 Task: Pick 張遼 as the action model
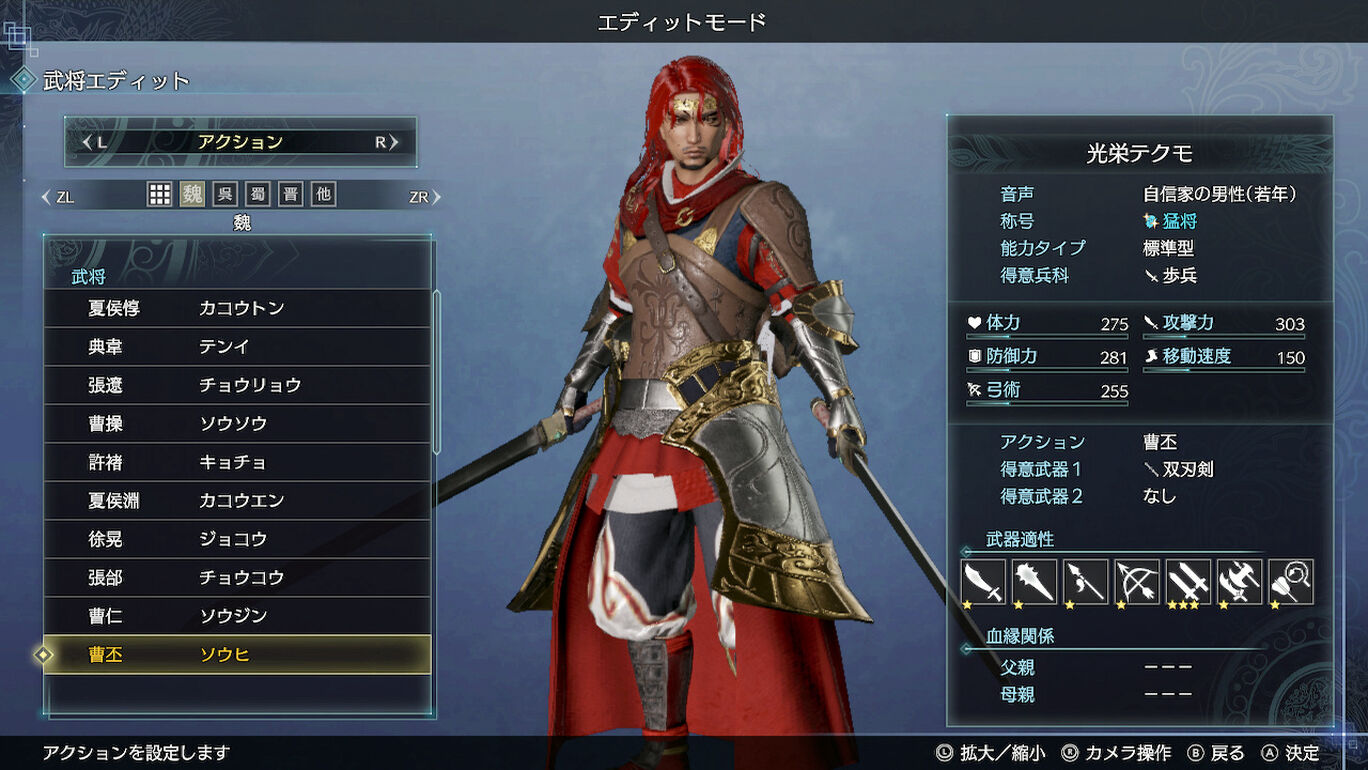click(238, 385)
